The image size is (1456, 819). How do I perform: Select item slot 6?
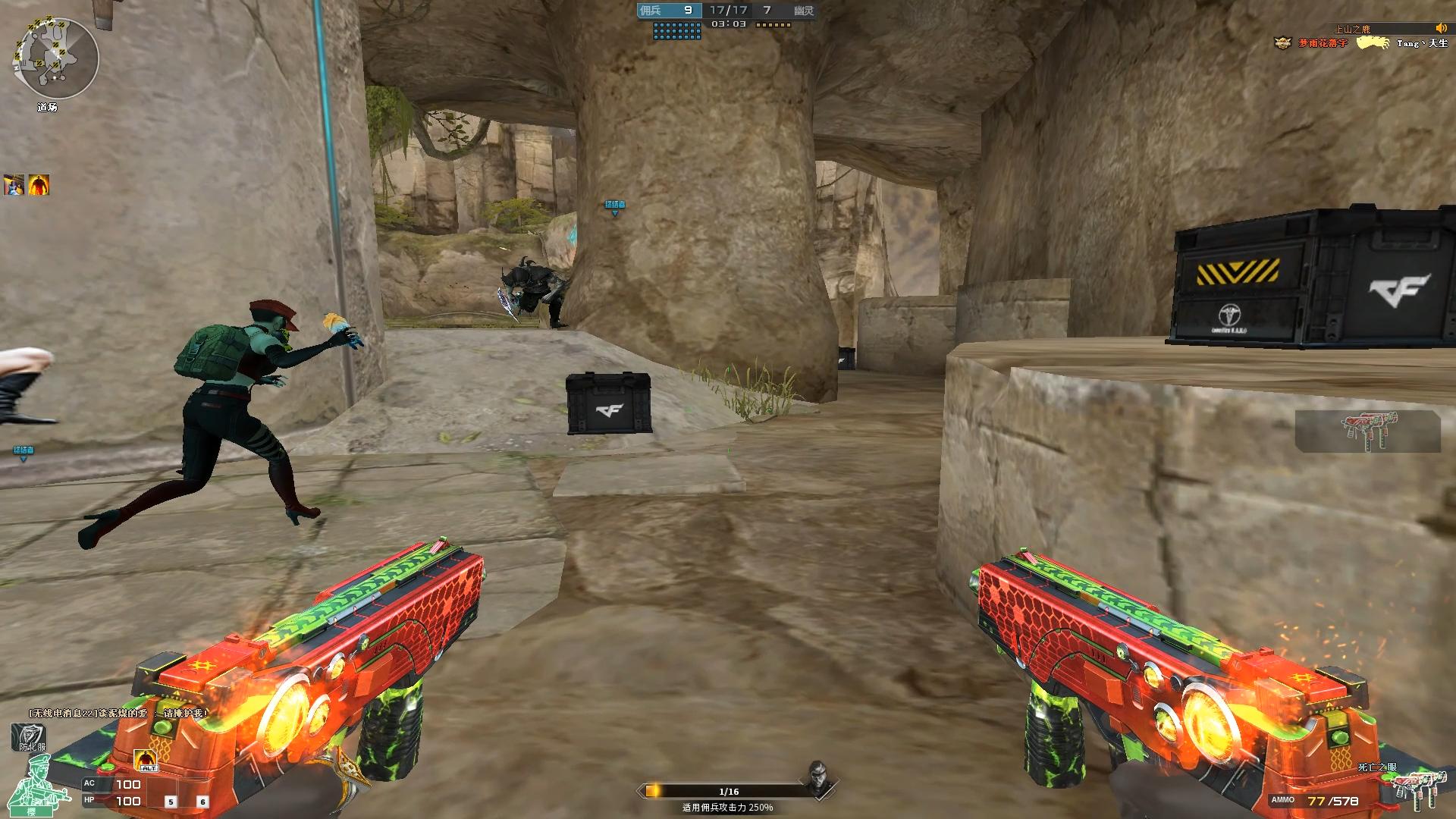[202, 802]
